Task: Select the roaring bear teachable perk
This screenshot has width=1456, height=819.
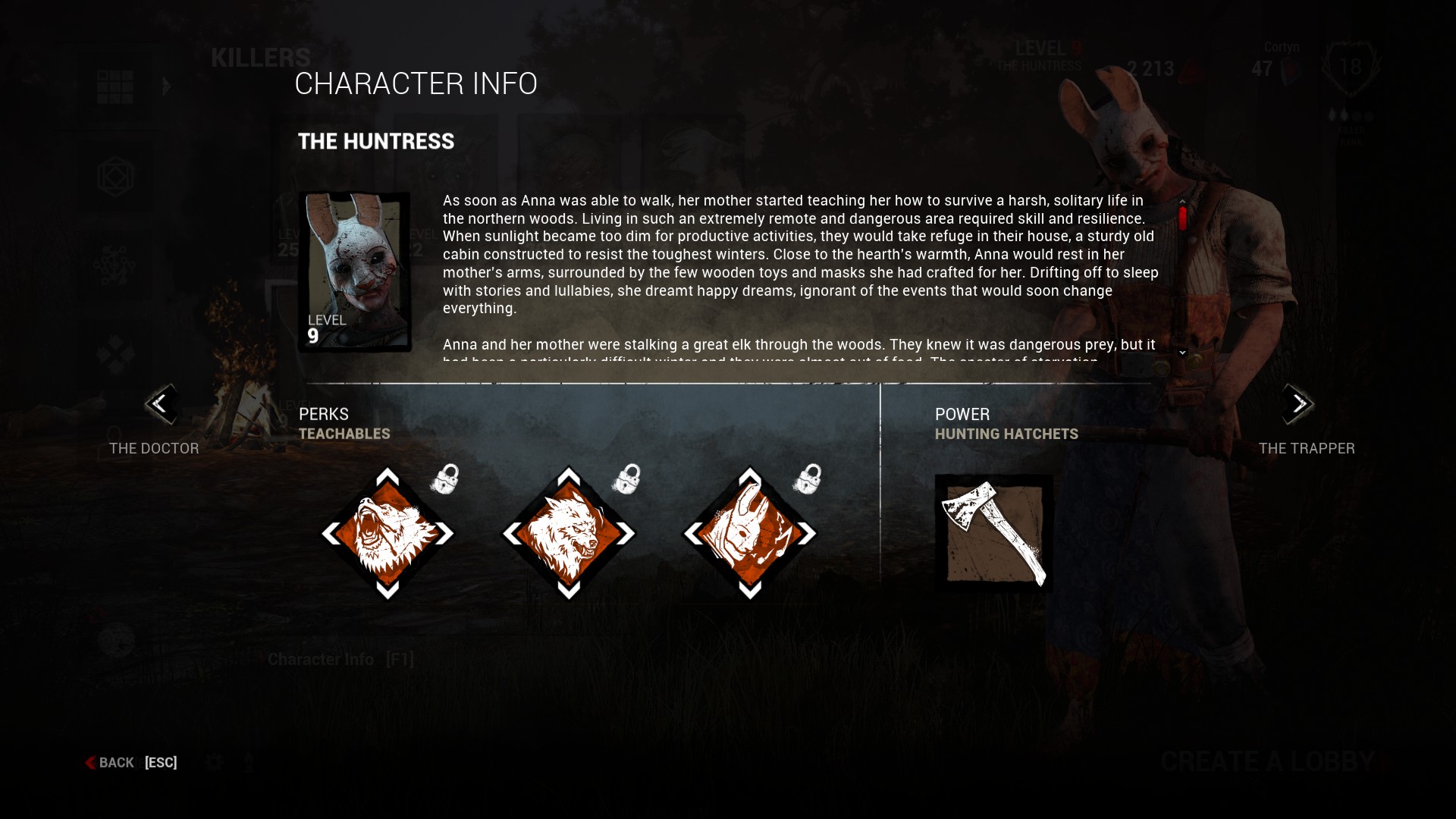Action: 388,533
